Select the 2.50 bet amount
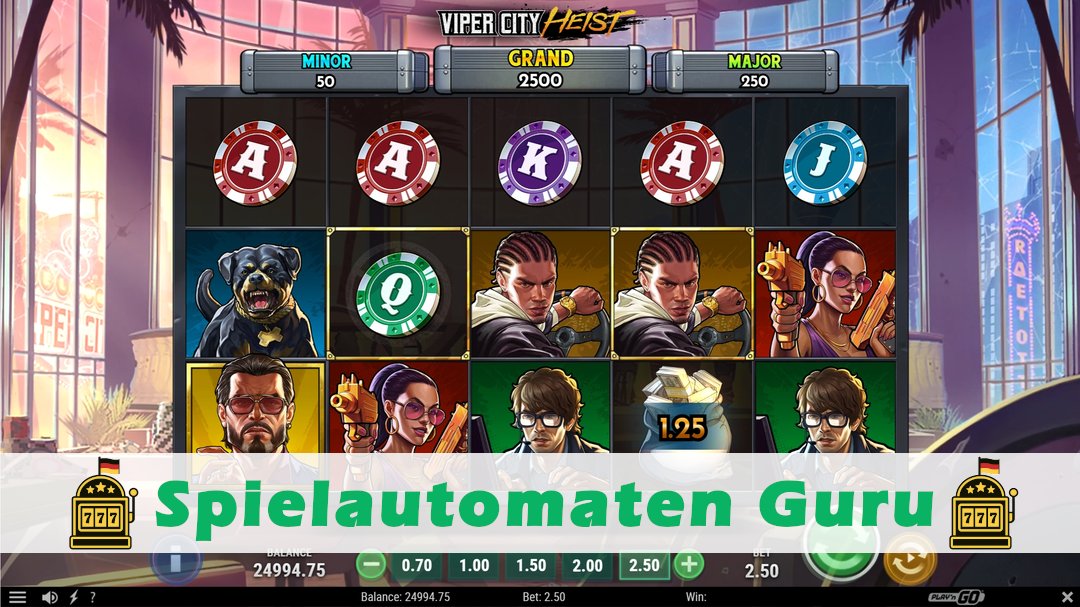1080x607 pixels. pyautogui.click(x=643, y=565)
